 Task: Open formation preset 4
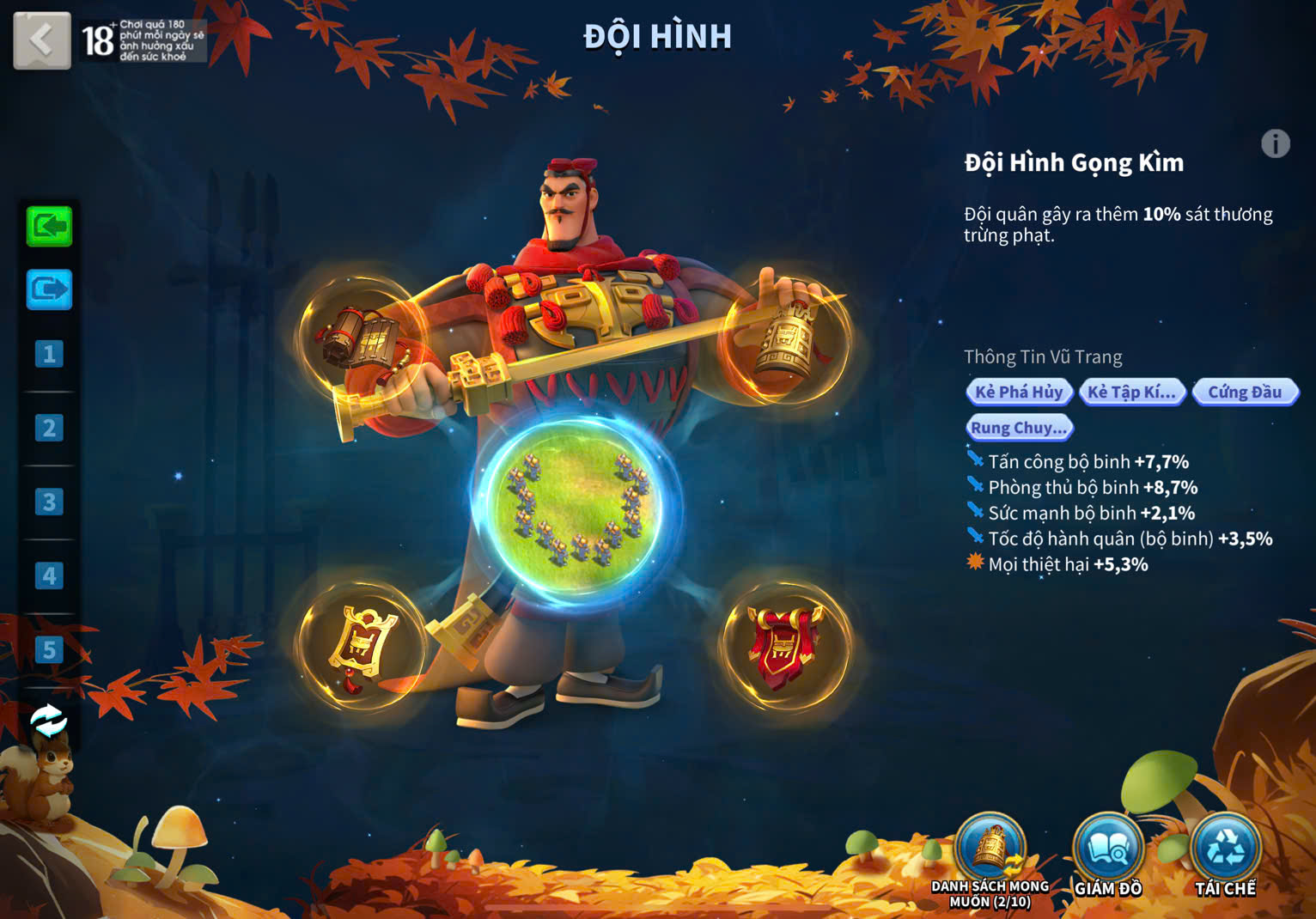click(49, 575)
